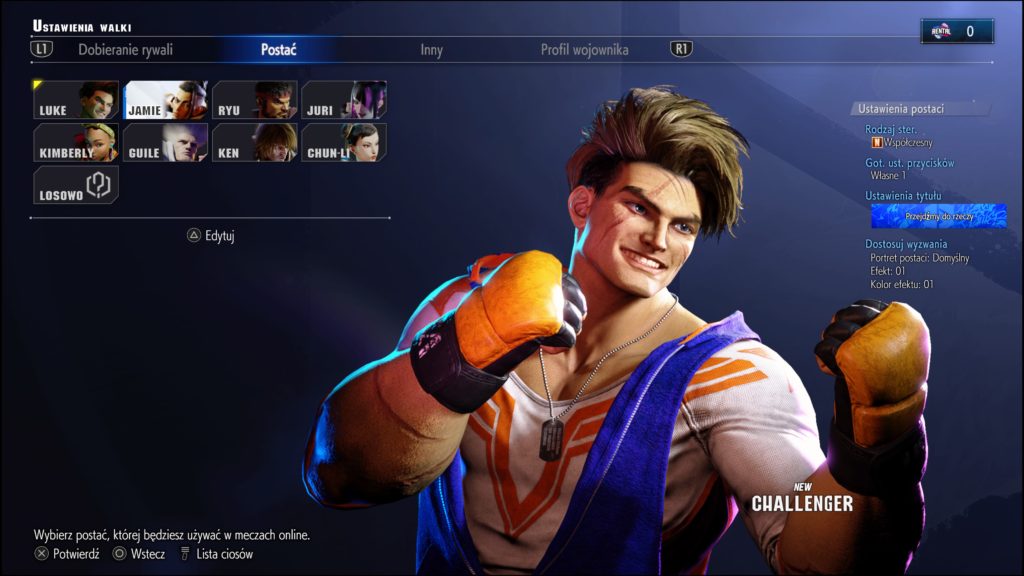Open the Dostosuj wyzwania customization option
This screenshot has height=576, width=1024.
pyautogui.click(x=906, y=244)
